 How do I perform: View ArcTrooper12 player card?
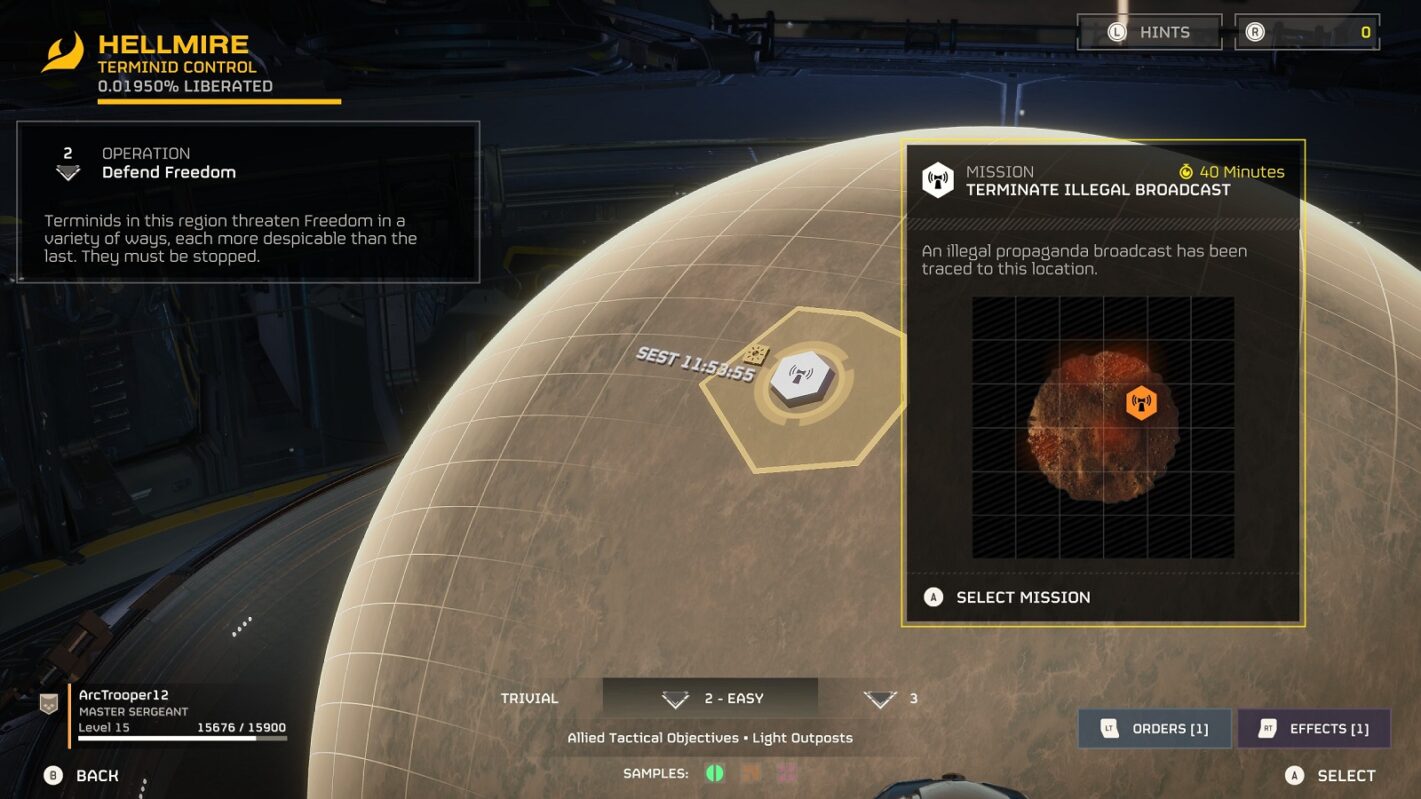point(165,711)
